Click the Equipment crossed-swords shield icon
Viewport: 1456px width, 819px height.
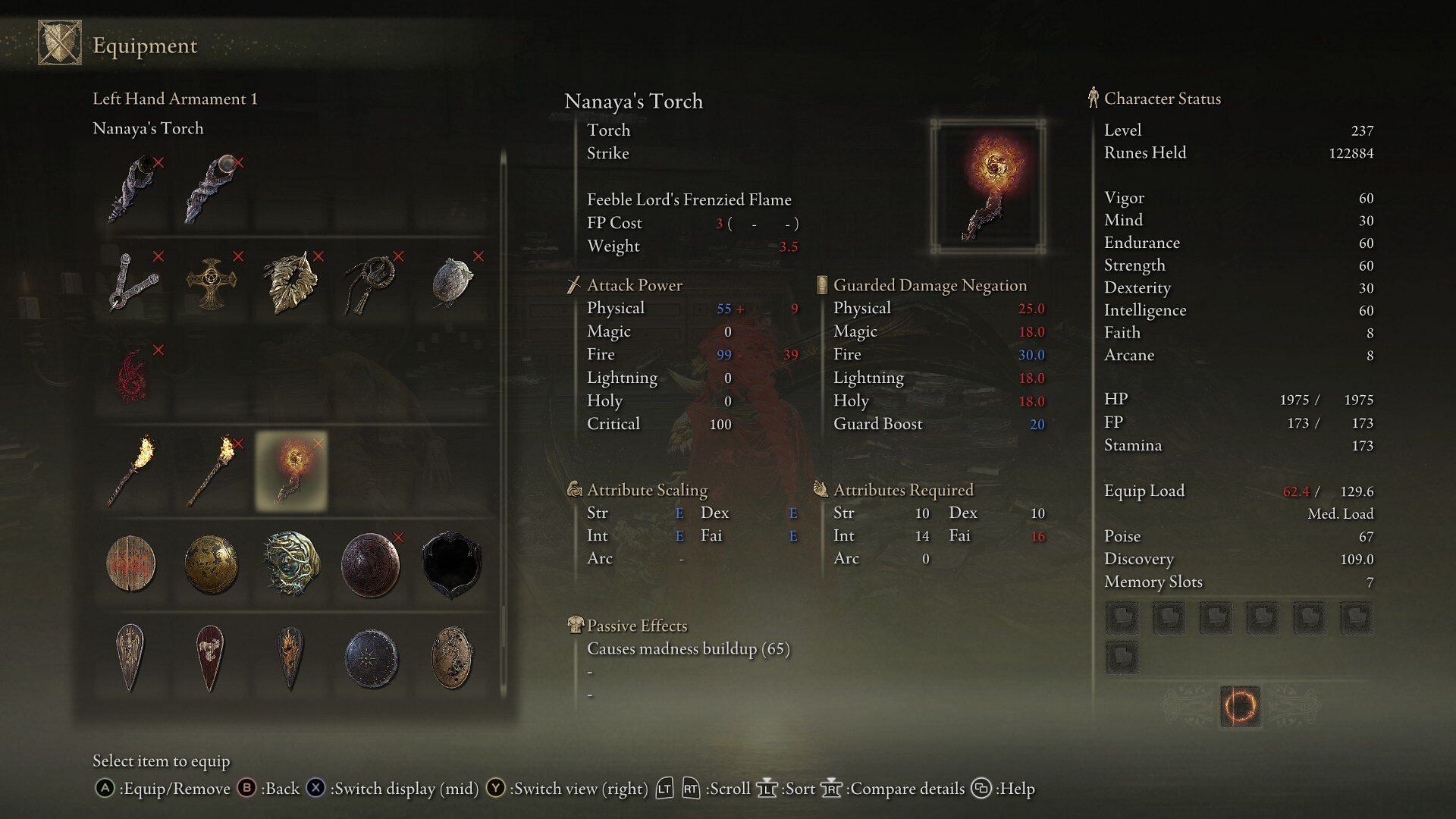click(60, 43)
